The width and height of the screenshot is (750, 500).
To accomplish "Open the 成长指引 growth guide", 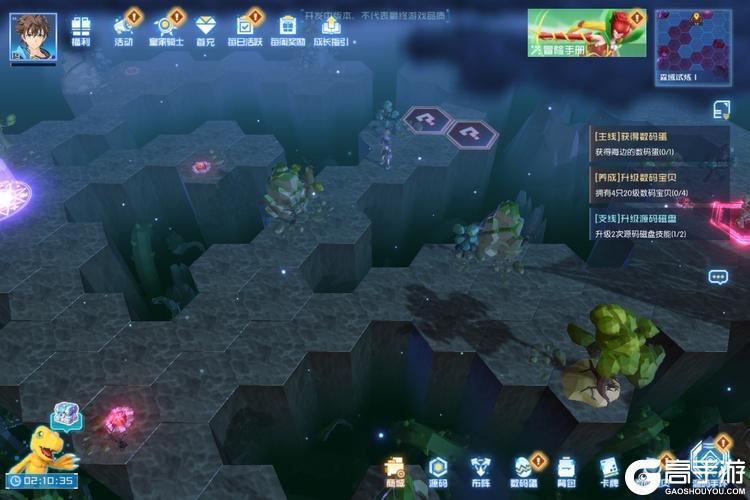I will 331,30.
